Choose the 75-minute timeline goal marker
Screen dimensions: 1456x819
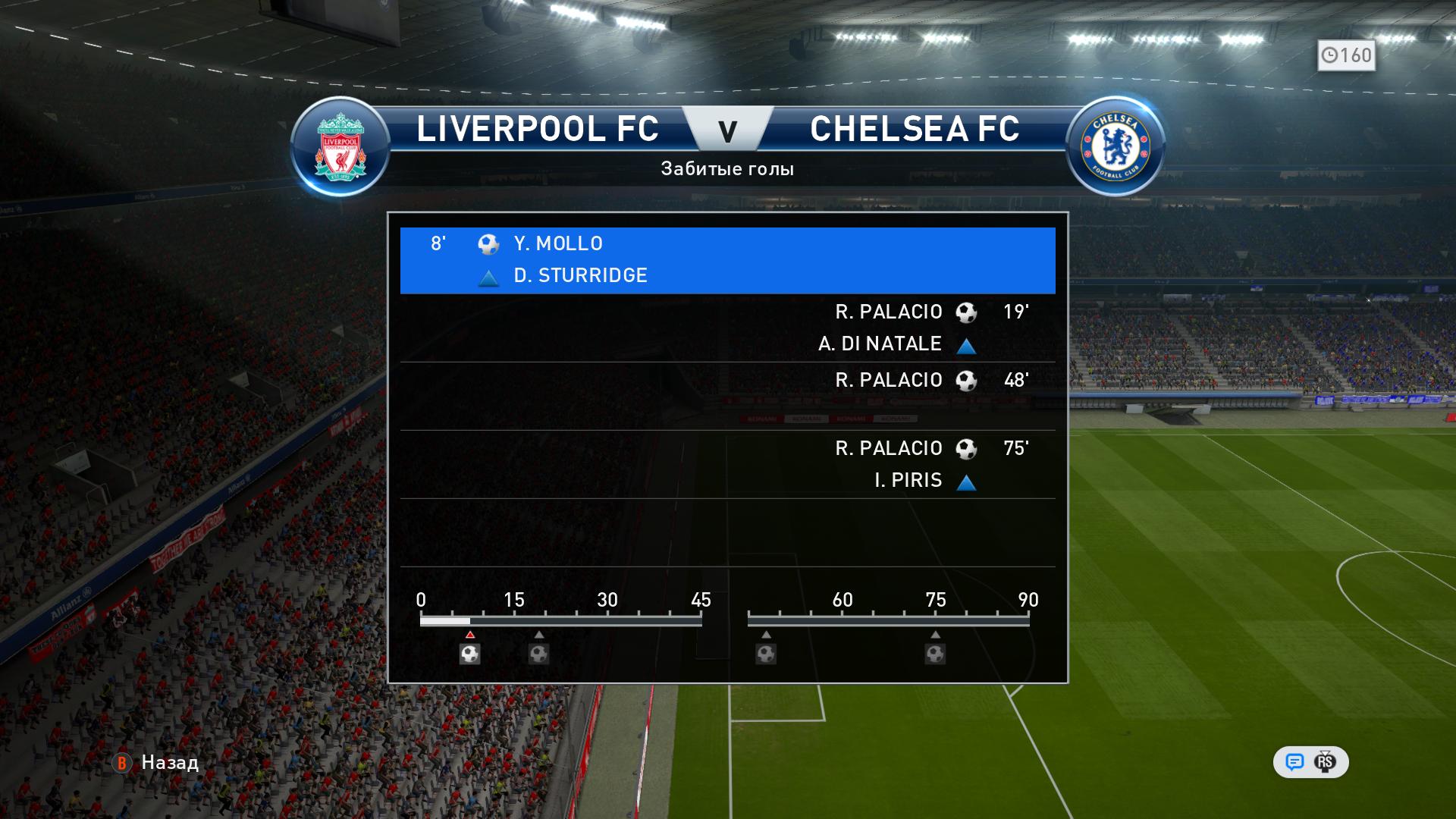935,653
